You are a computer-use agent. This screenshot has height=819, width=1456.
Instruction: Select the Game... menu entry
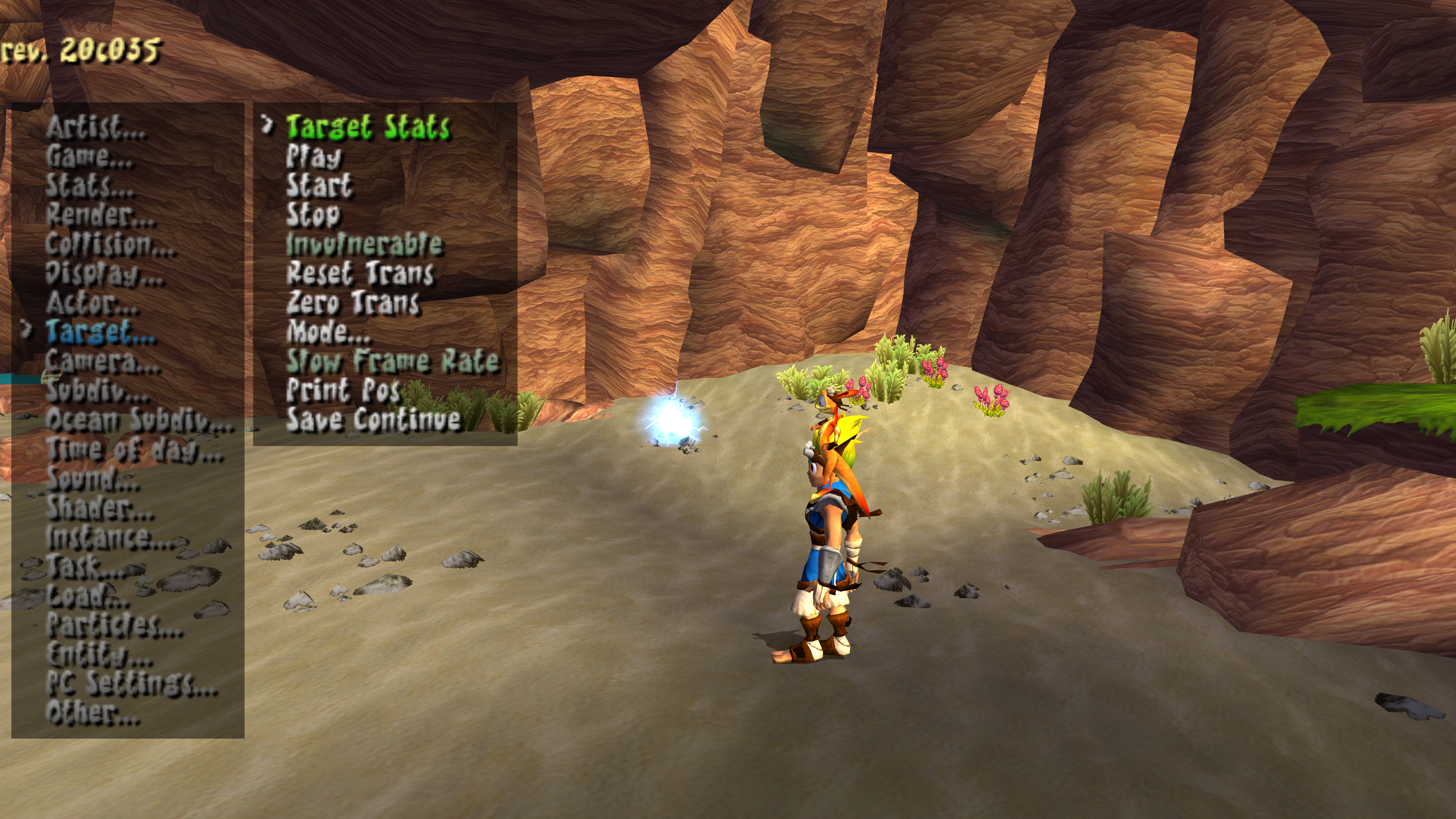[89, 156]
